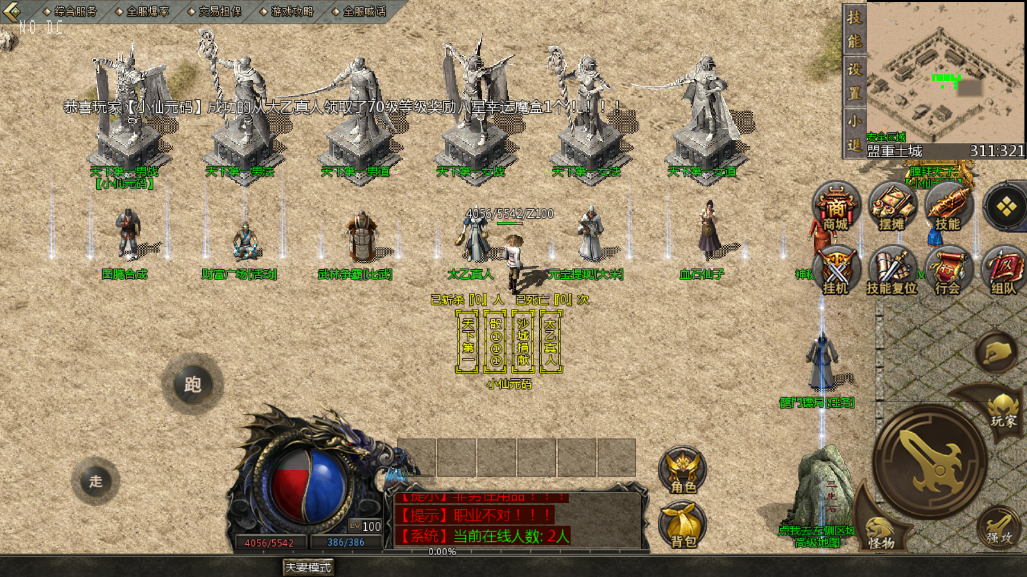
Task: Open 游戏攻略 game guide
Action: click(x=291, y=12)
